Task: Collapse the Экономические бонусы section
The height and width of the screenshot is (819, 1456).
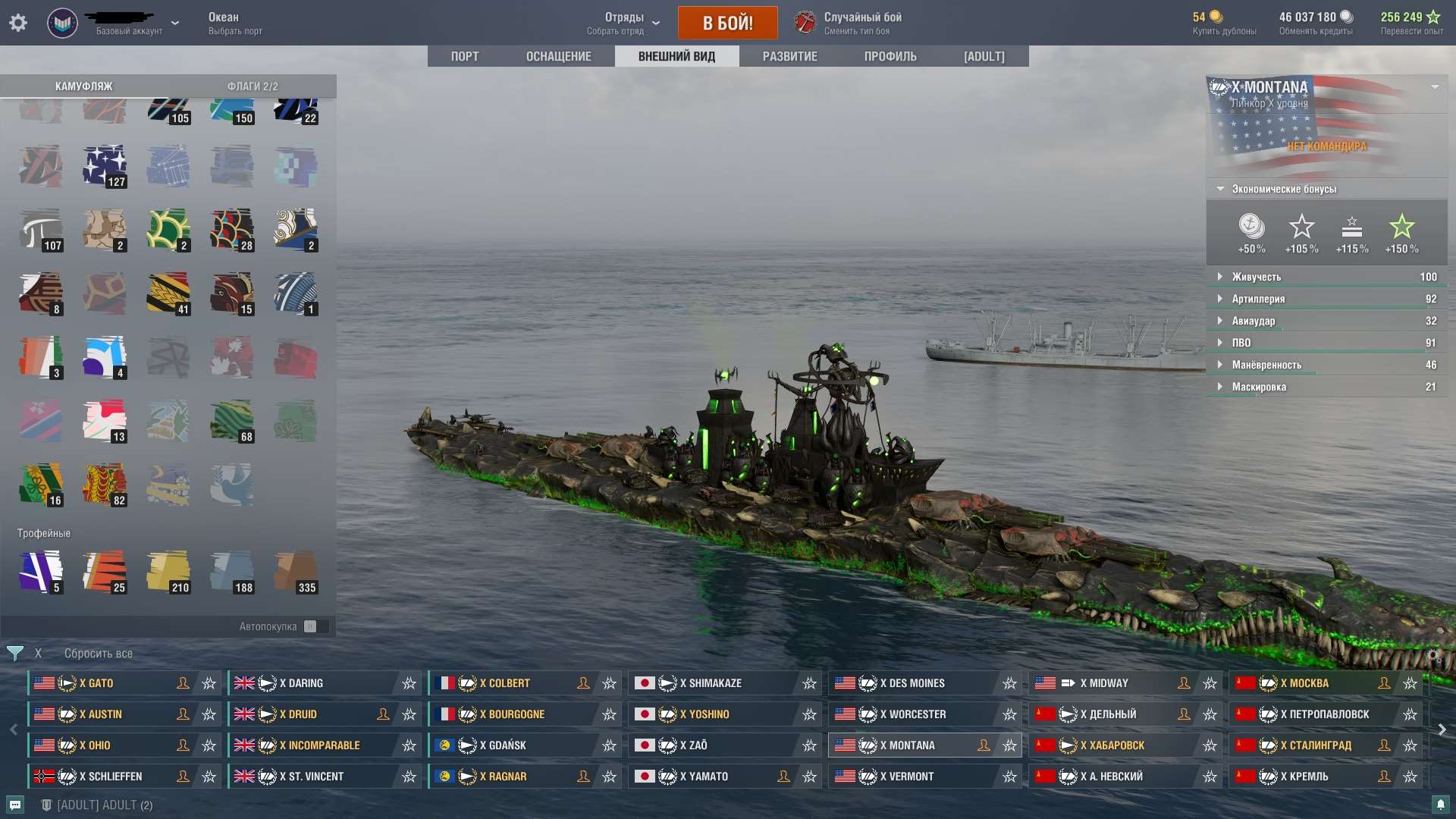Action: coord(1219,189)
